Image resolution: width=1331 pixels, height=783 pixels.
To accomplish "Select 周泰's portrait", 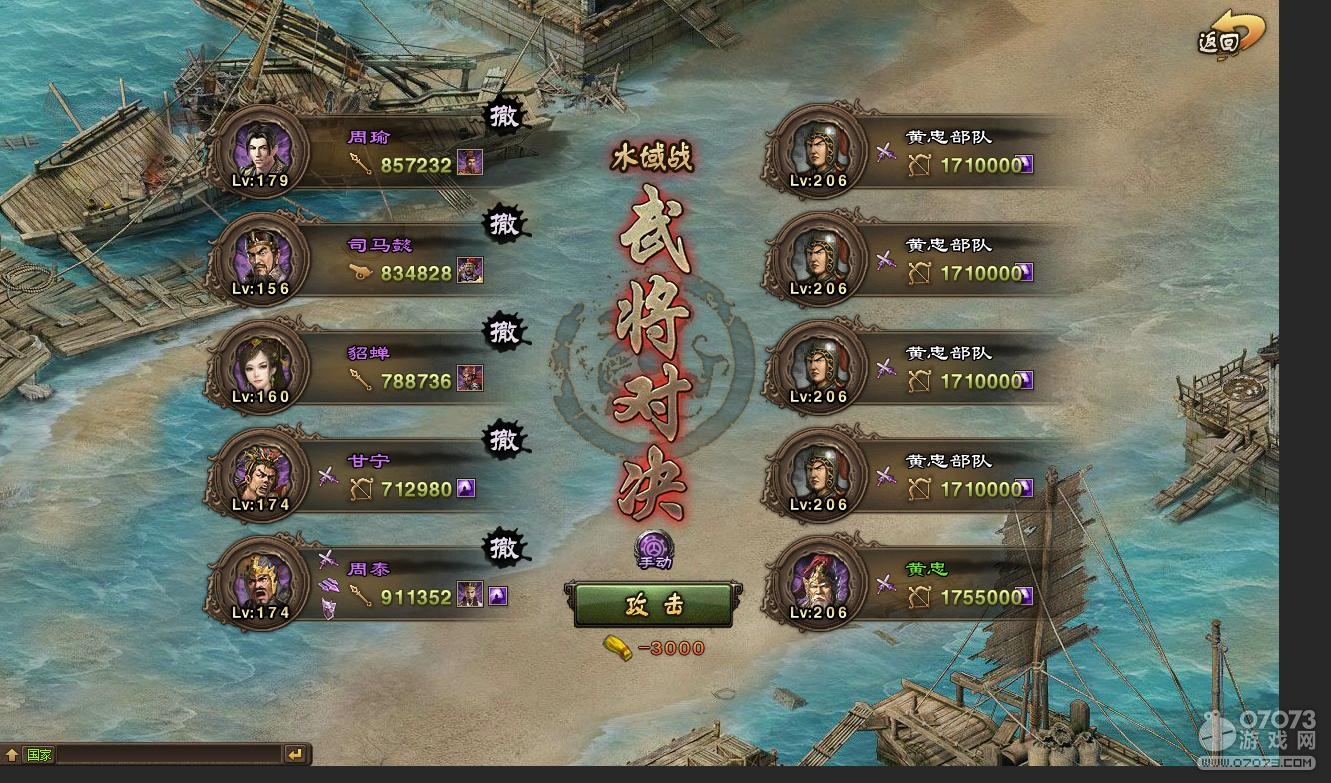I will [x=259, y=583].
